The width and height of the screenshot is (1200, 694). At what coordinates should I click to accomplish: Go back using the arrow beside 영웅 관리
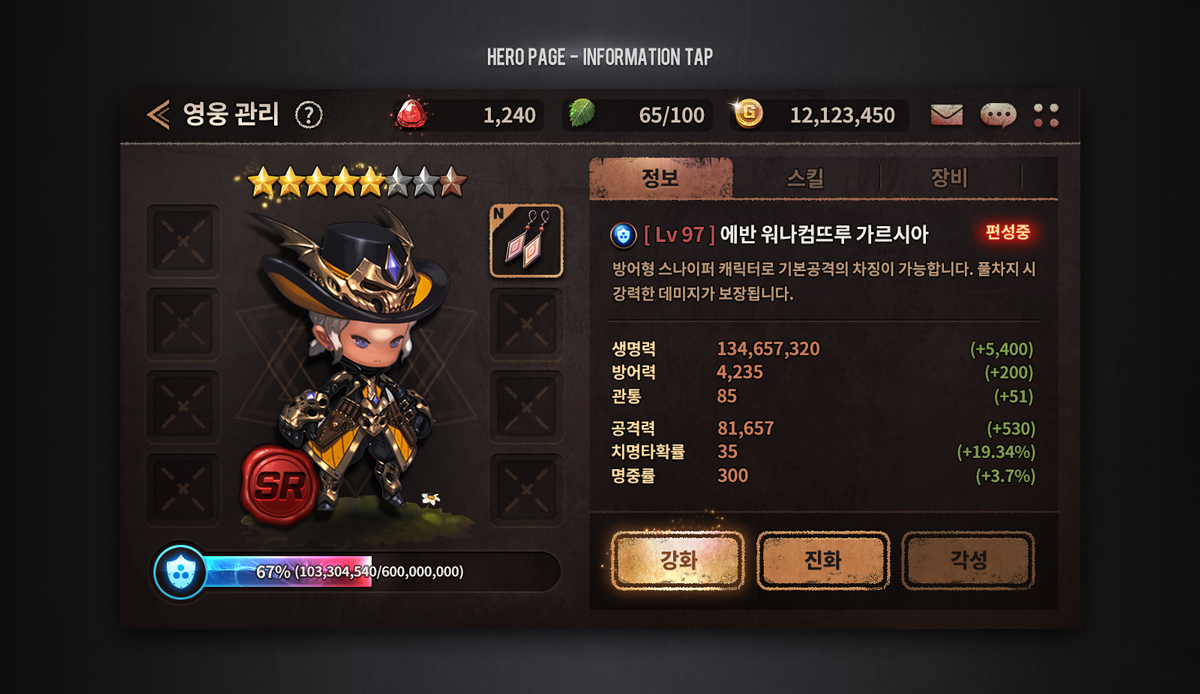point(158,115)
